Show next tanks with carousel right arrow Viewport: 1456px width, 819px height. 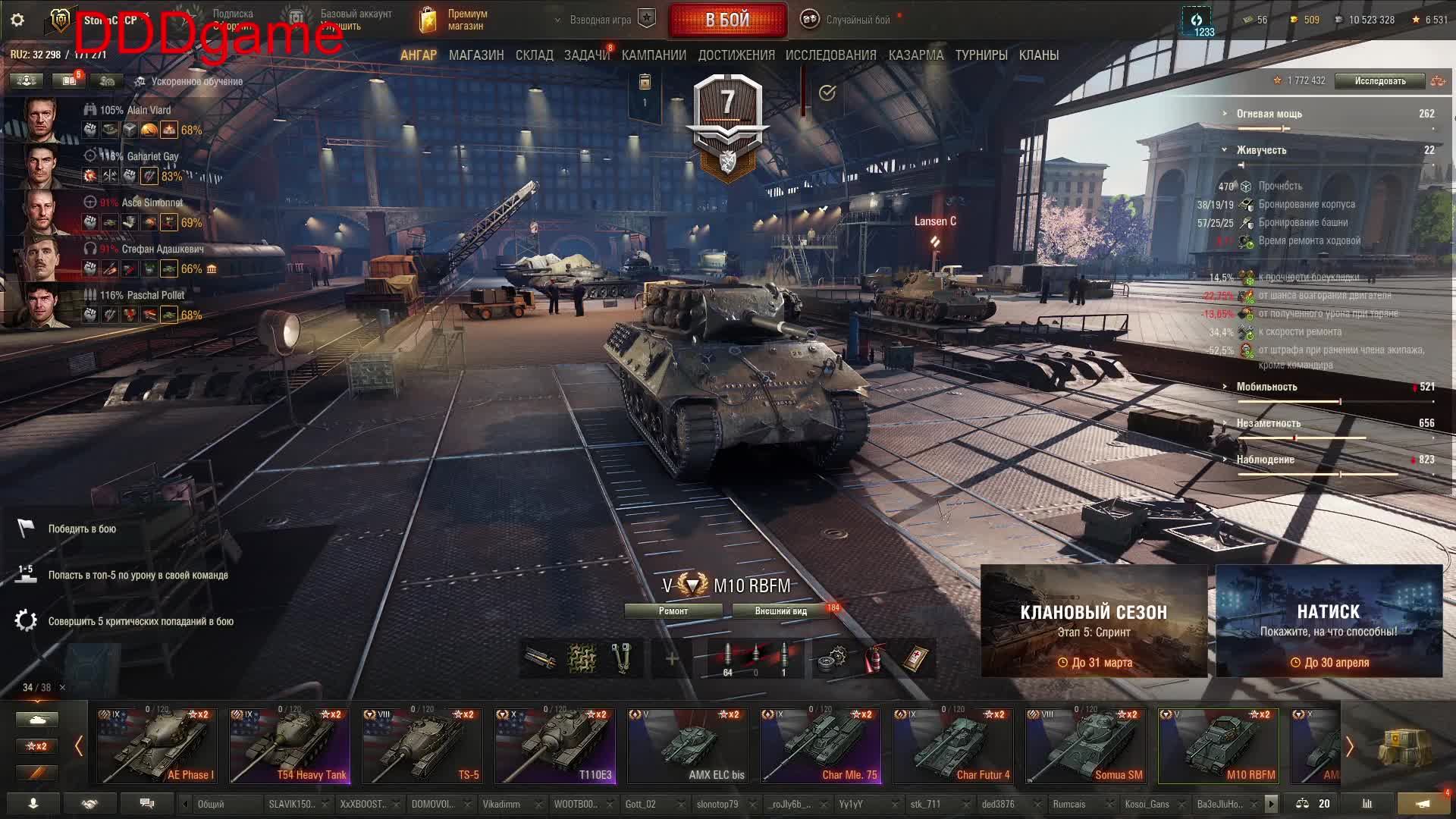[1350, 748]
